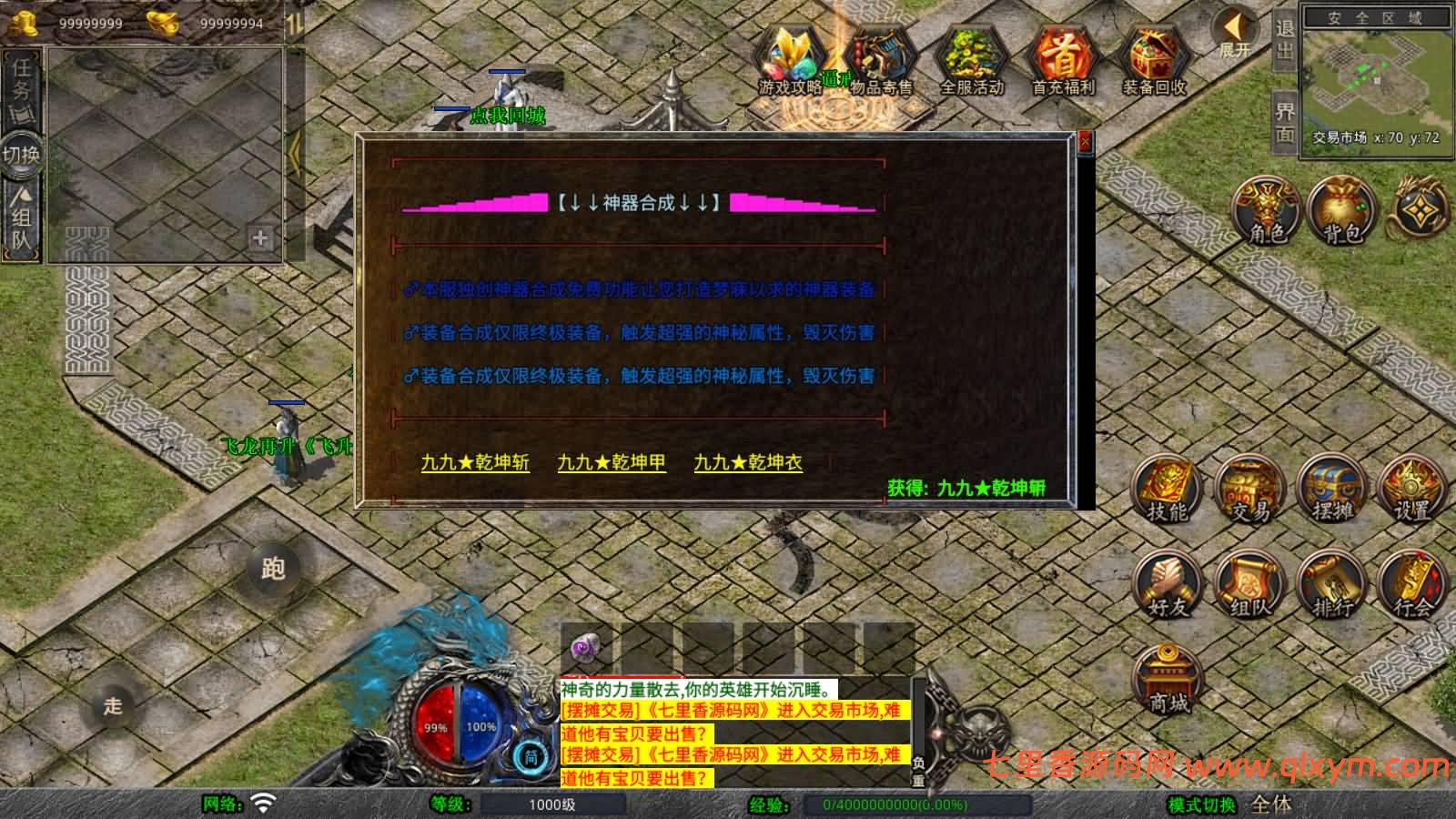
Task: Enable 跑 run movement mode
Action: [x=275, y=566]
